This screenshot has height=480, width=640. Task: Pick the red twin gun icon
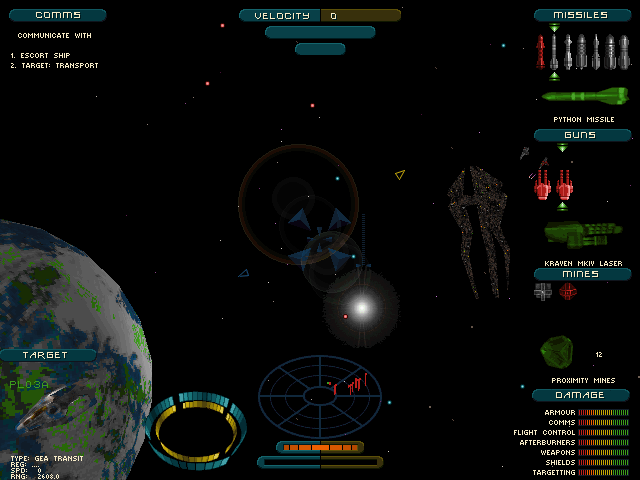click(553, 183)
